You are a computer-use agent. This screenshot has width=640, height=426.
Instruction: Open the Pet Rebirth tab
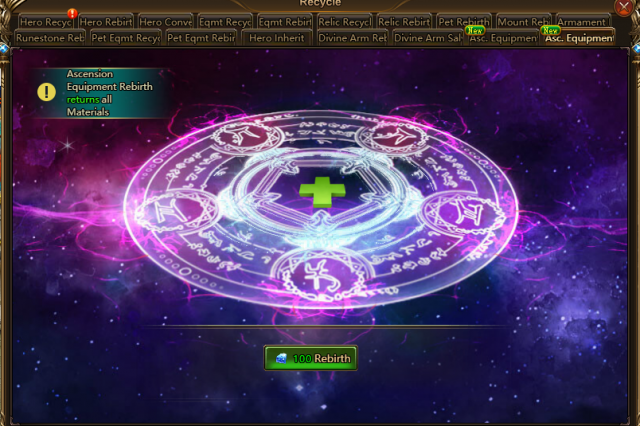coord(463,22)
